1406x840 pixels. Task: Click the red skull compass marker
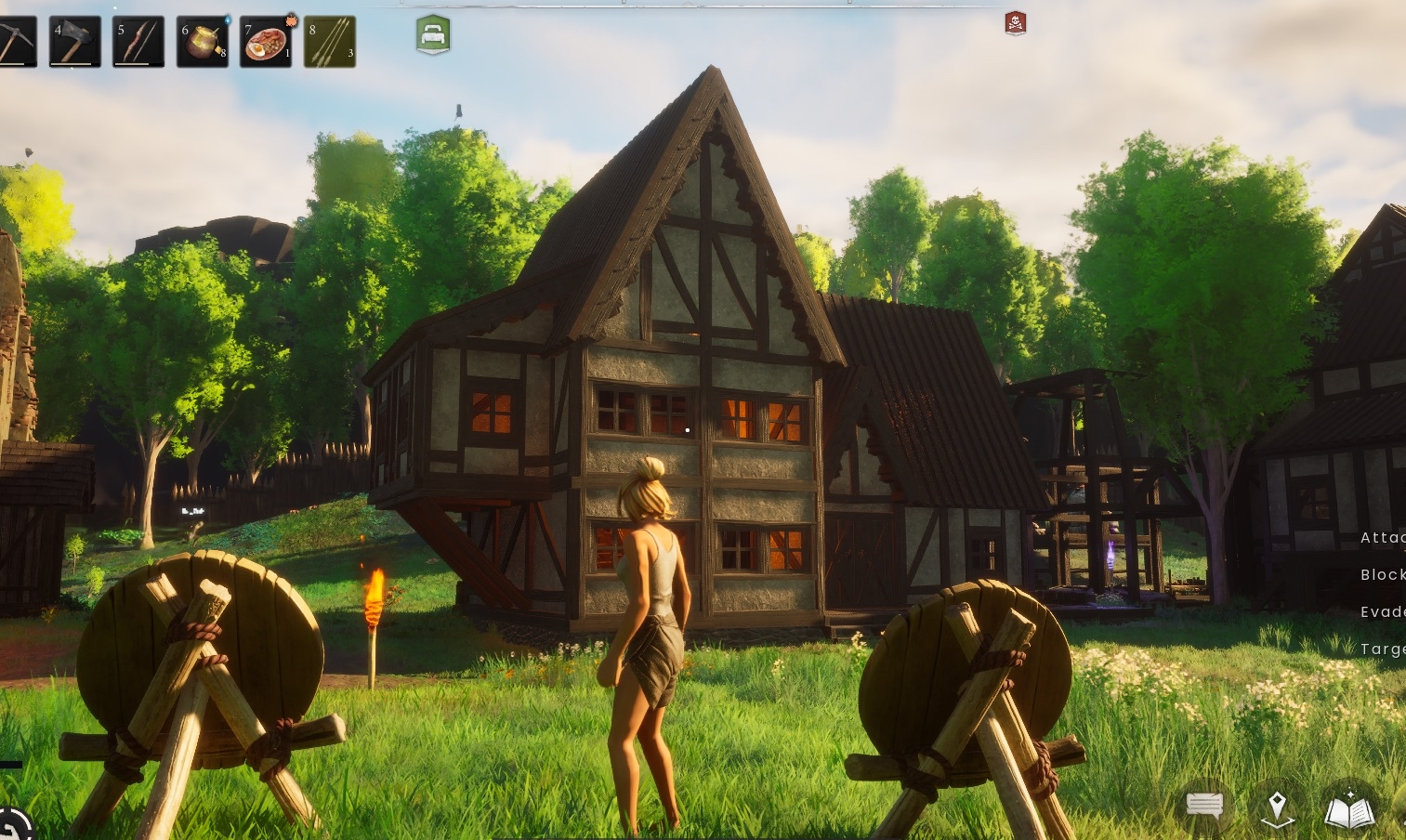[x=1016, y=23]
